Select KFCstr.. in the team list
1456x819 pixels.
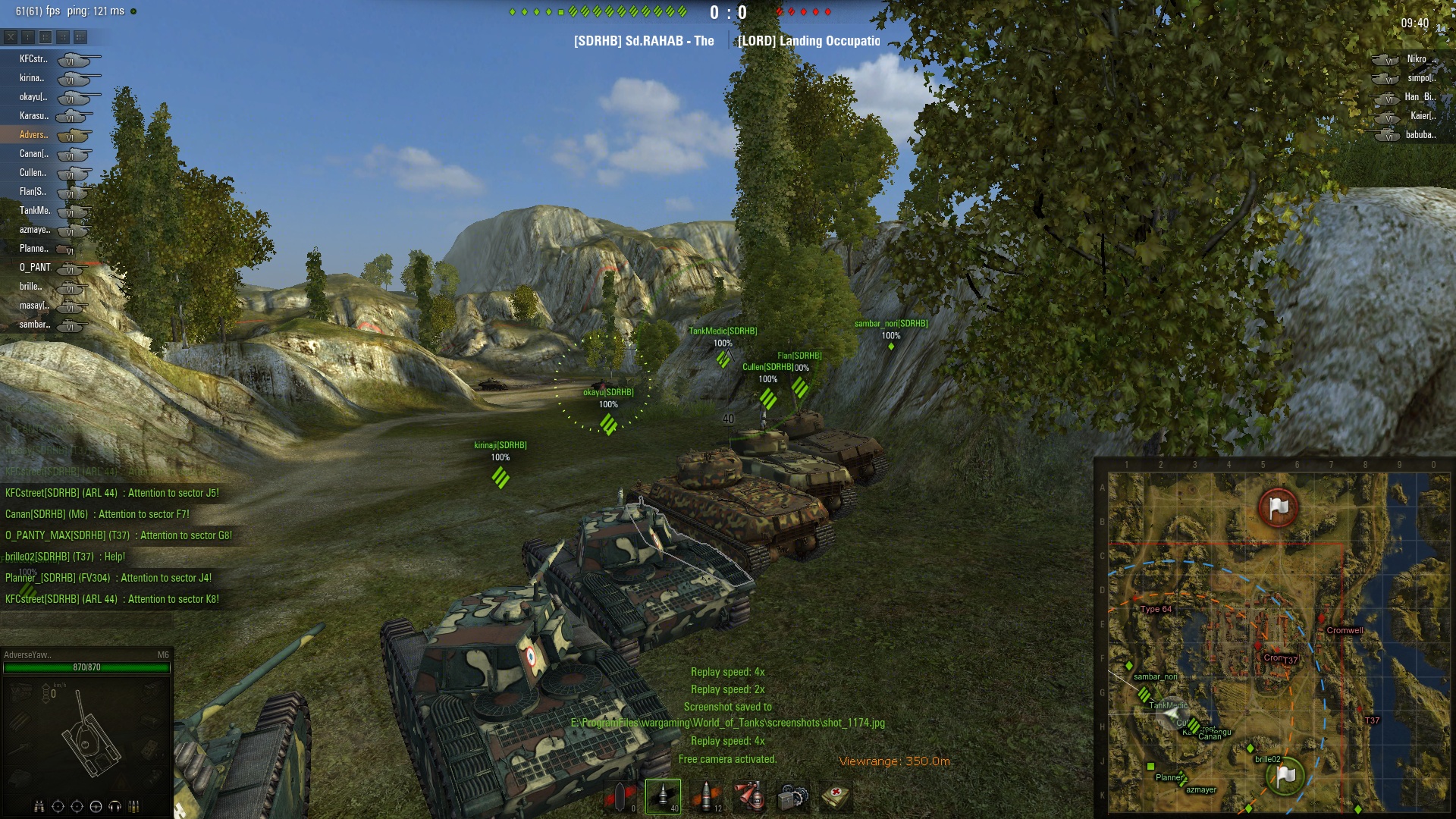click(33, 59)
